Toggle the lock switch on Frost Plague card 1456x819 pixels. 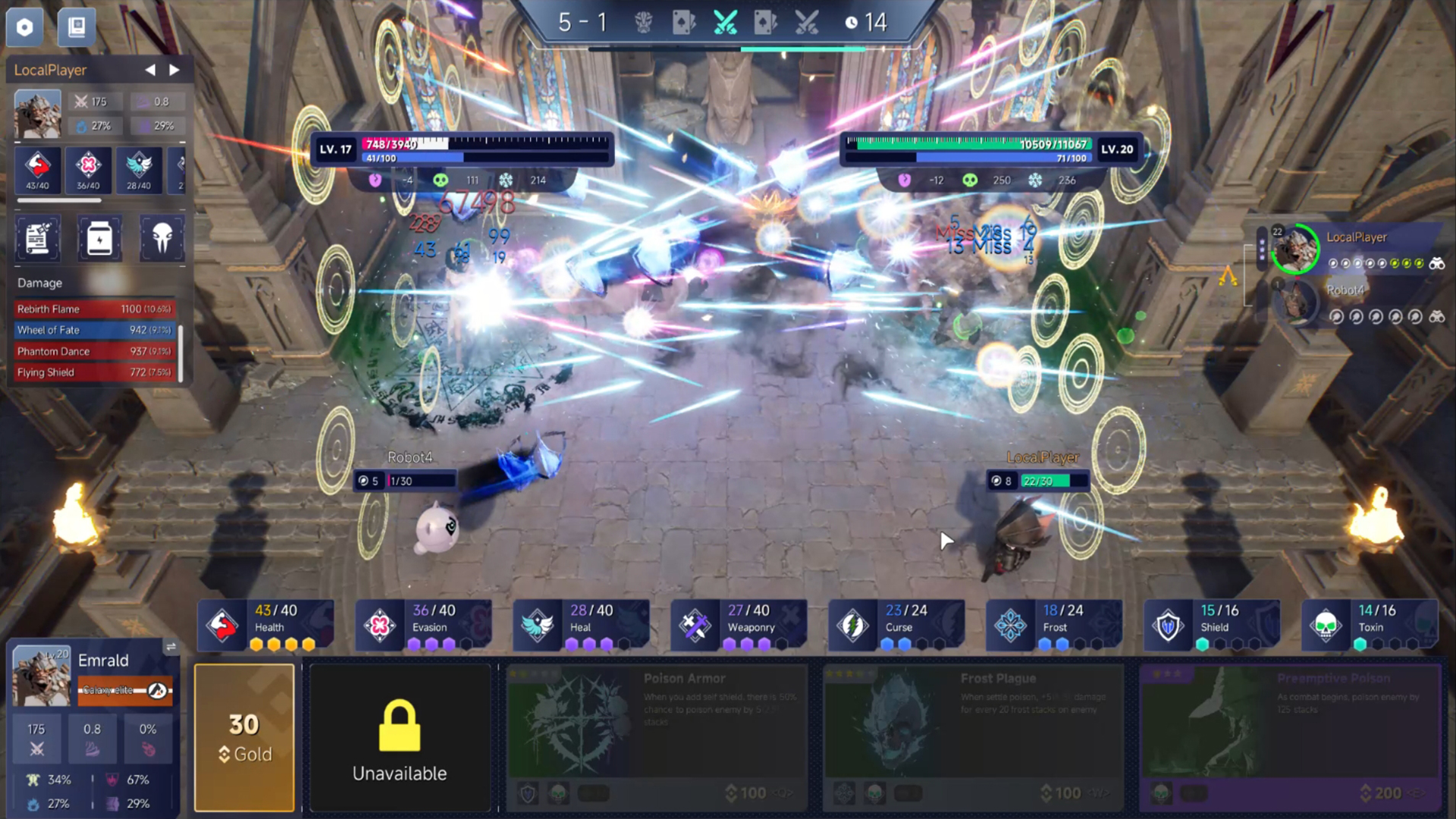(906, 793)
